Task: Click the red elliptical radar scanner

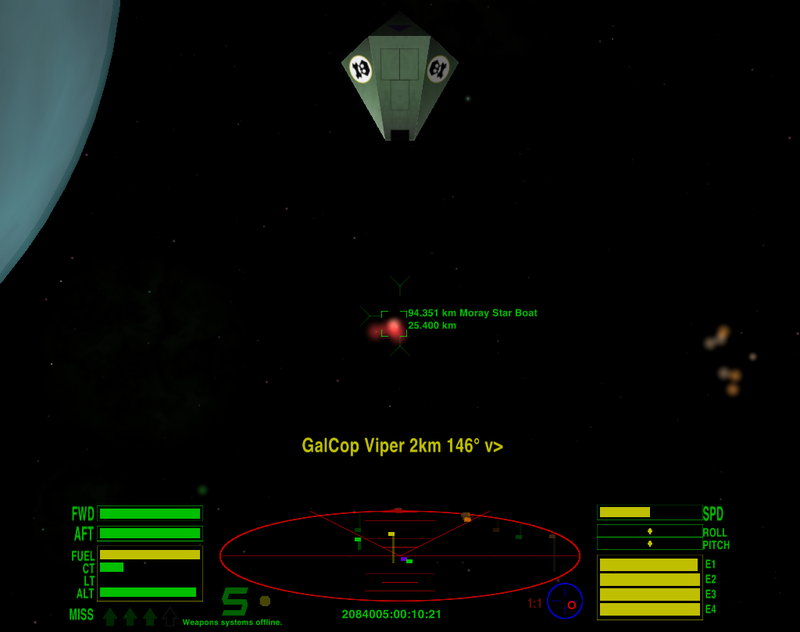Action: 399,555
